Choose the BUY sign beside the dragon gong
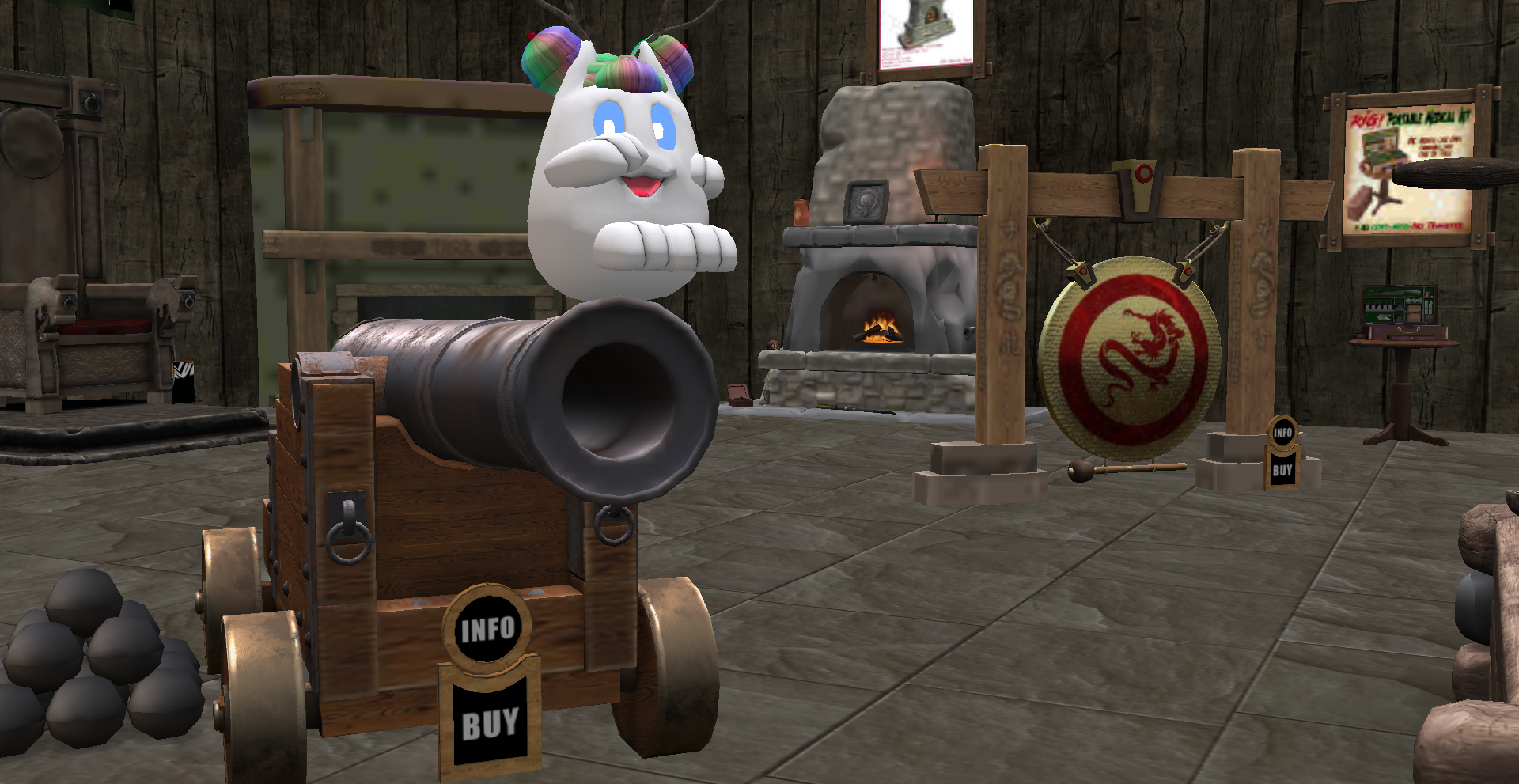The image size is (1519, 784). pyautogui.click(x=1282, y=470)
